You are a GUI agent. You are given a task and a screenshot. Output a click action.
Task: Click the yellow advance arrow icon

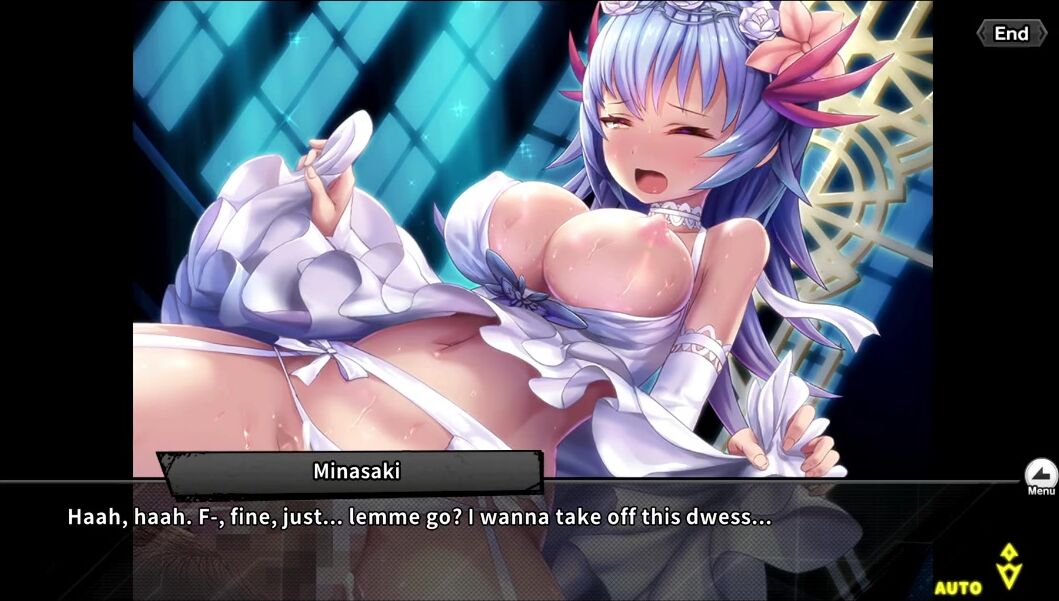1009,566
